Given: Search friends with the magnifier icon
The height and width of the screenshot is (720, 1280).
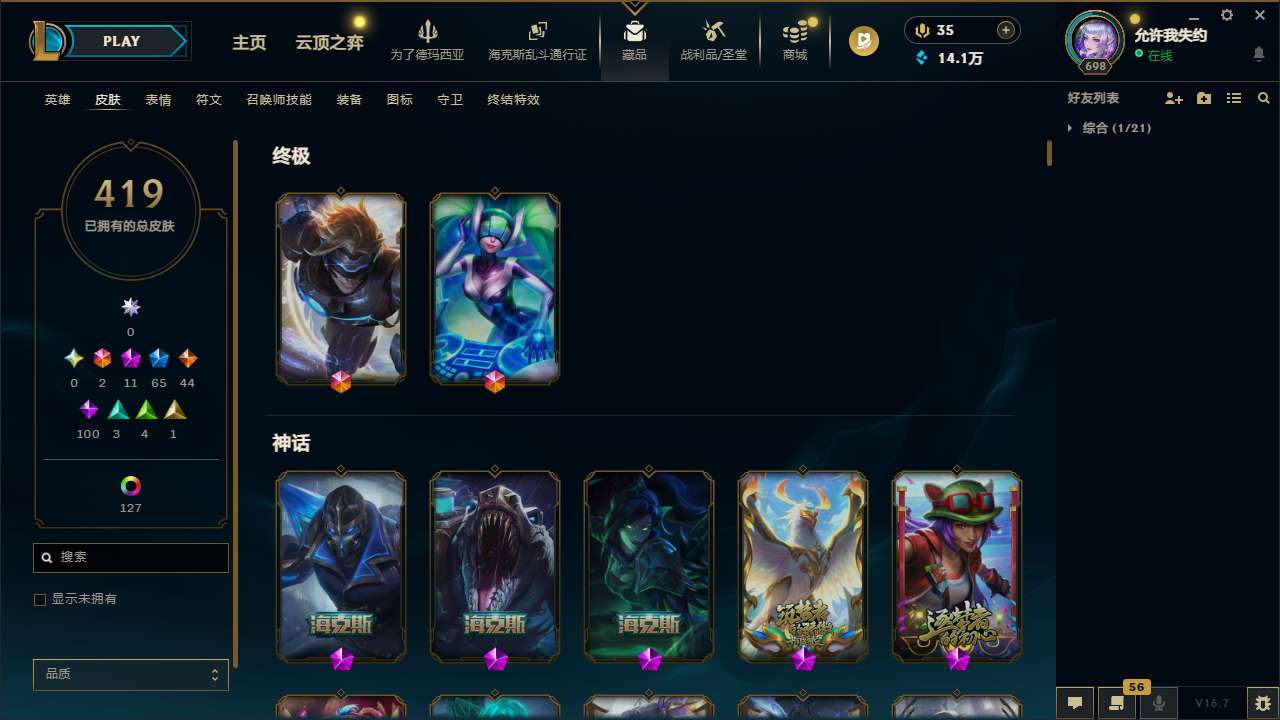Looking at the screenshot, I should (x=1263, y=98).
